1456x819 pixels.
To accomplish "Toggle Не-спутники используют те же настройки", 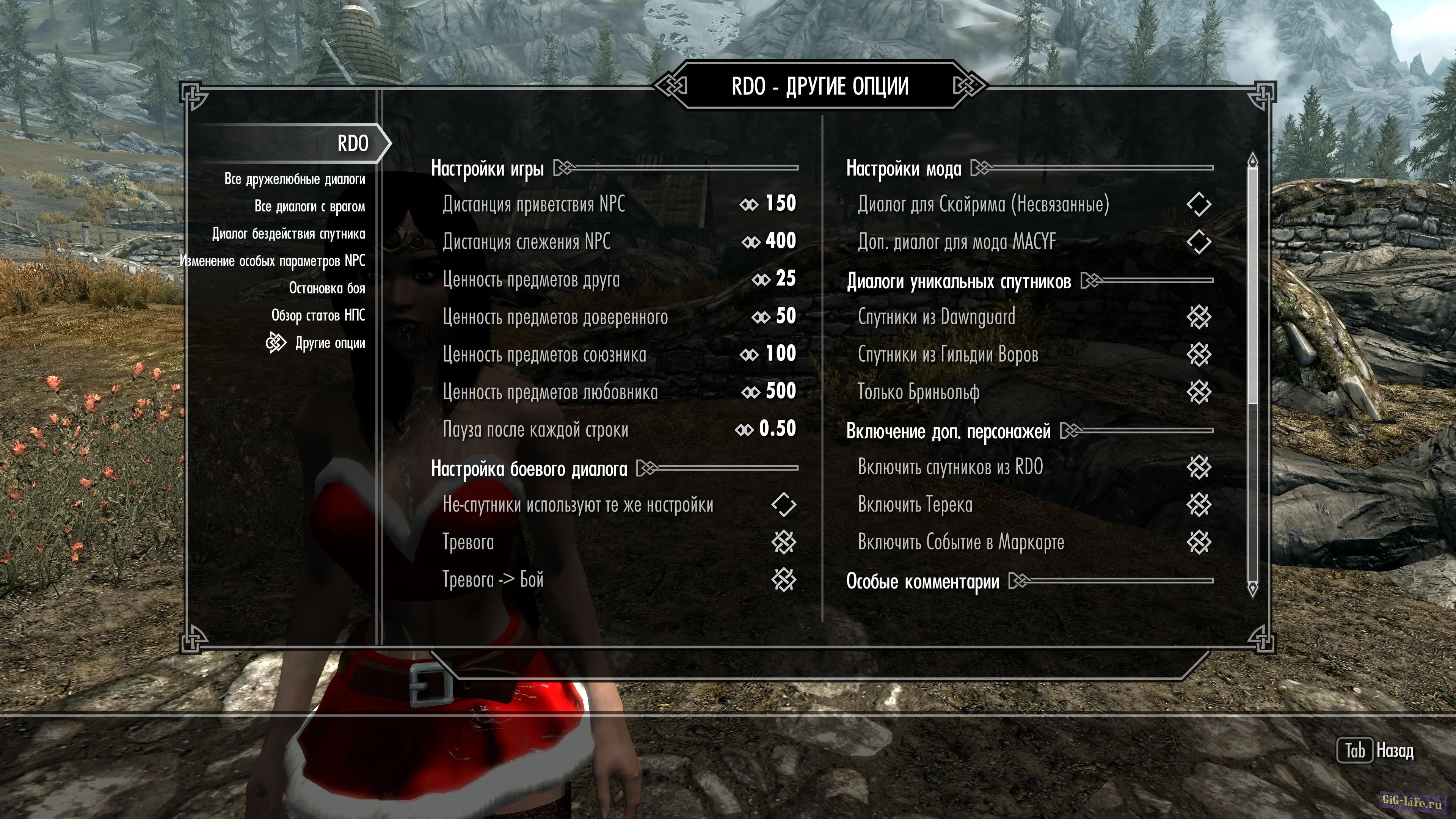I will pos(783,505).
